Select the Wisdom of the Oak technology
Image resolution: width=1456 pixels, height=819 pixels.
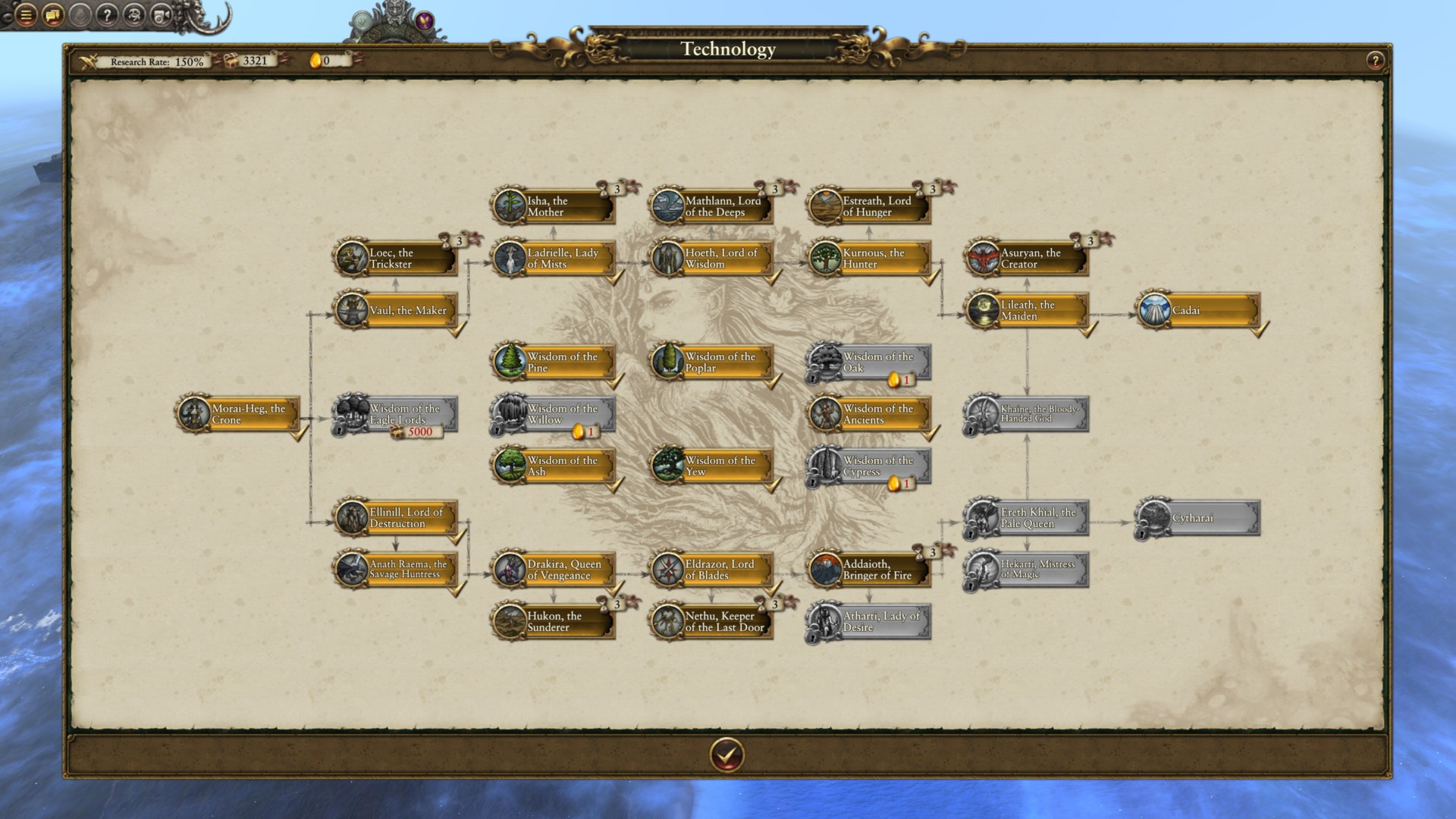(868, 362)
